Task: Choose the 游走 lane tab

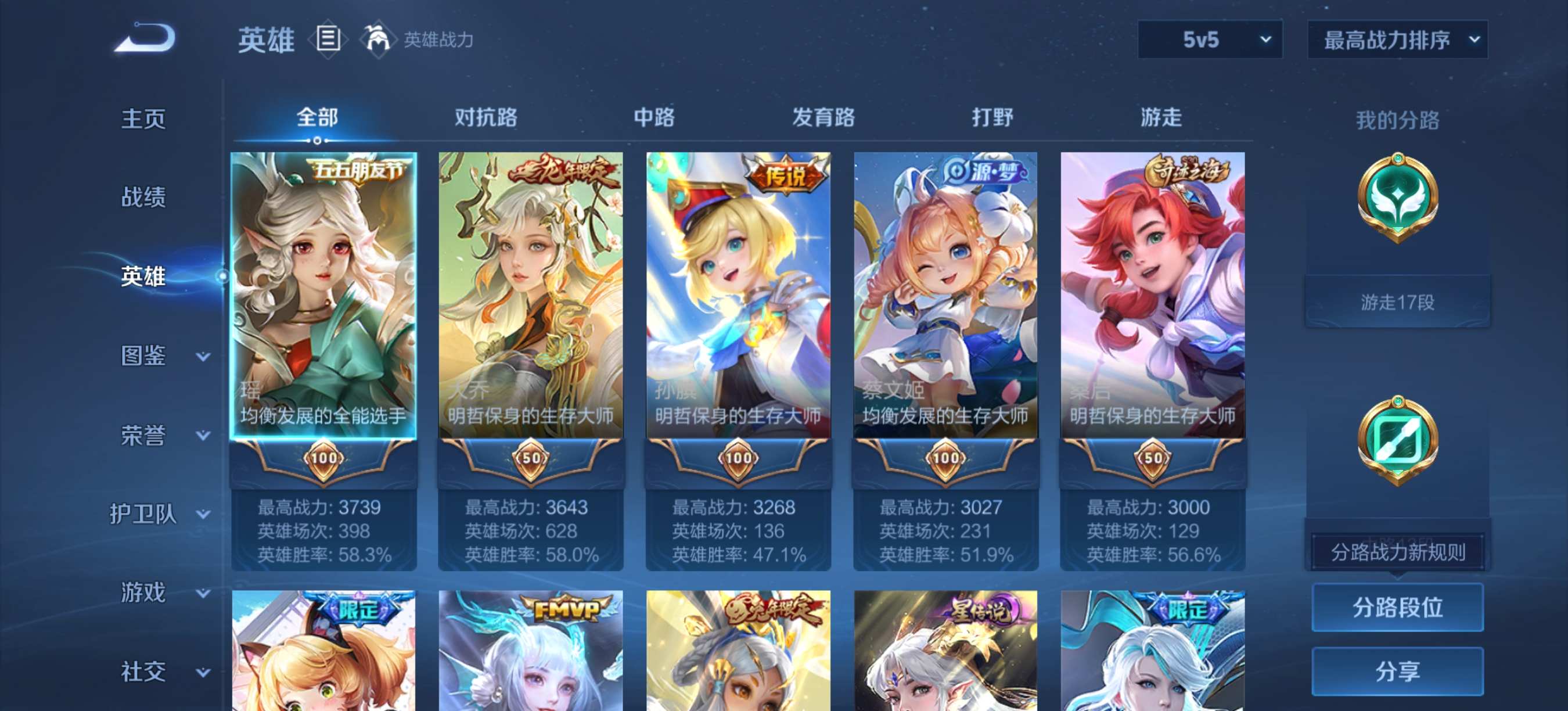Action: (x=1160, y=117)
